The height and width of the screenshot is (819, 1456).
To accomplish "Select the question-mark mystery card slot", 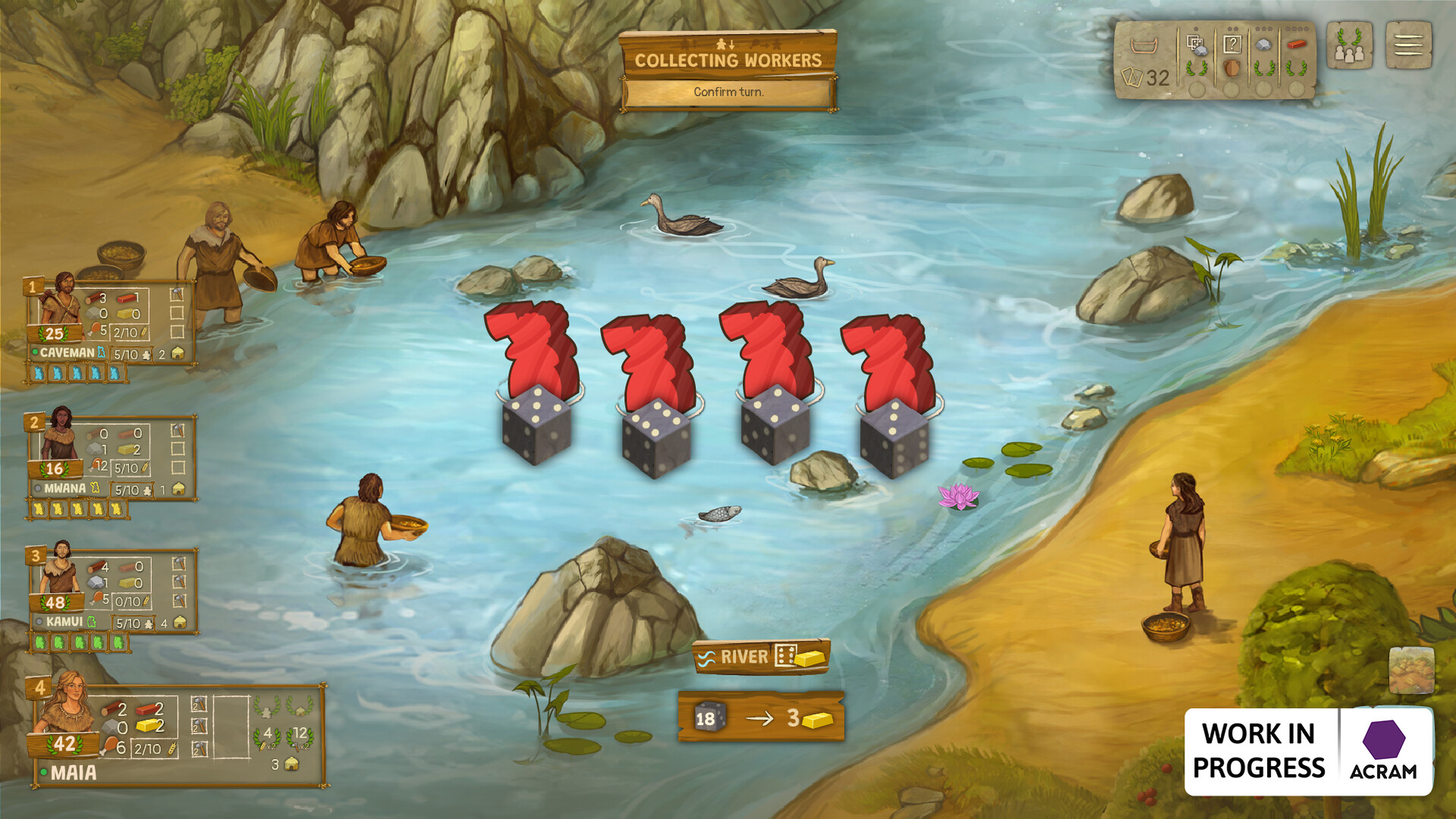I will point(1233,44).
